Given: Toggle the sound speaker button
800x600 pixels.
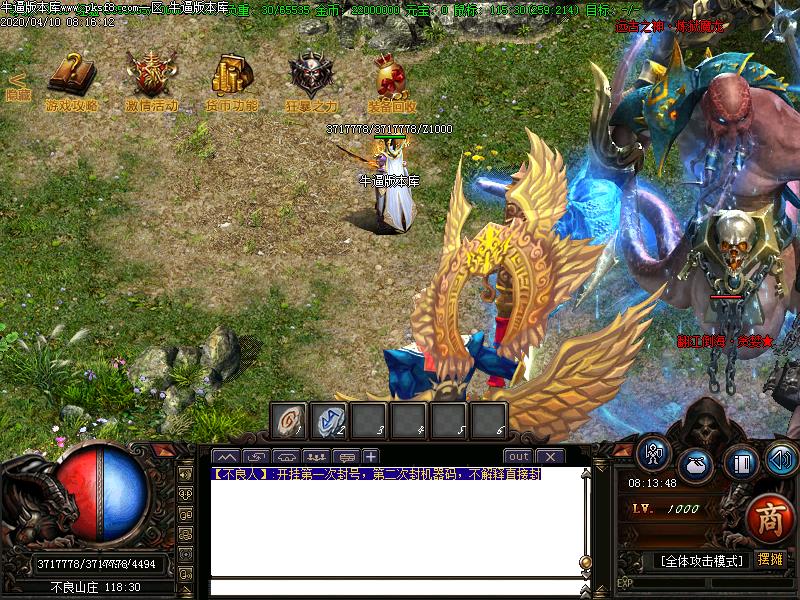Looking at the screenshot, I should [781, 459].
